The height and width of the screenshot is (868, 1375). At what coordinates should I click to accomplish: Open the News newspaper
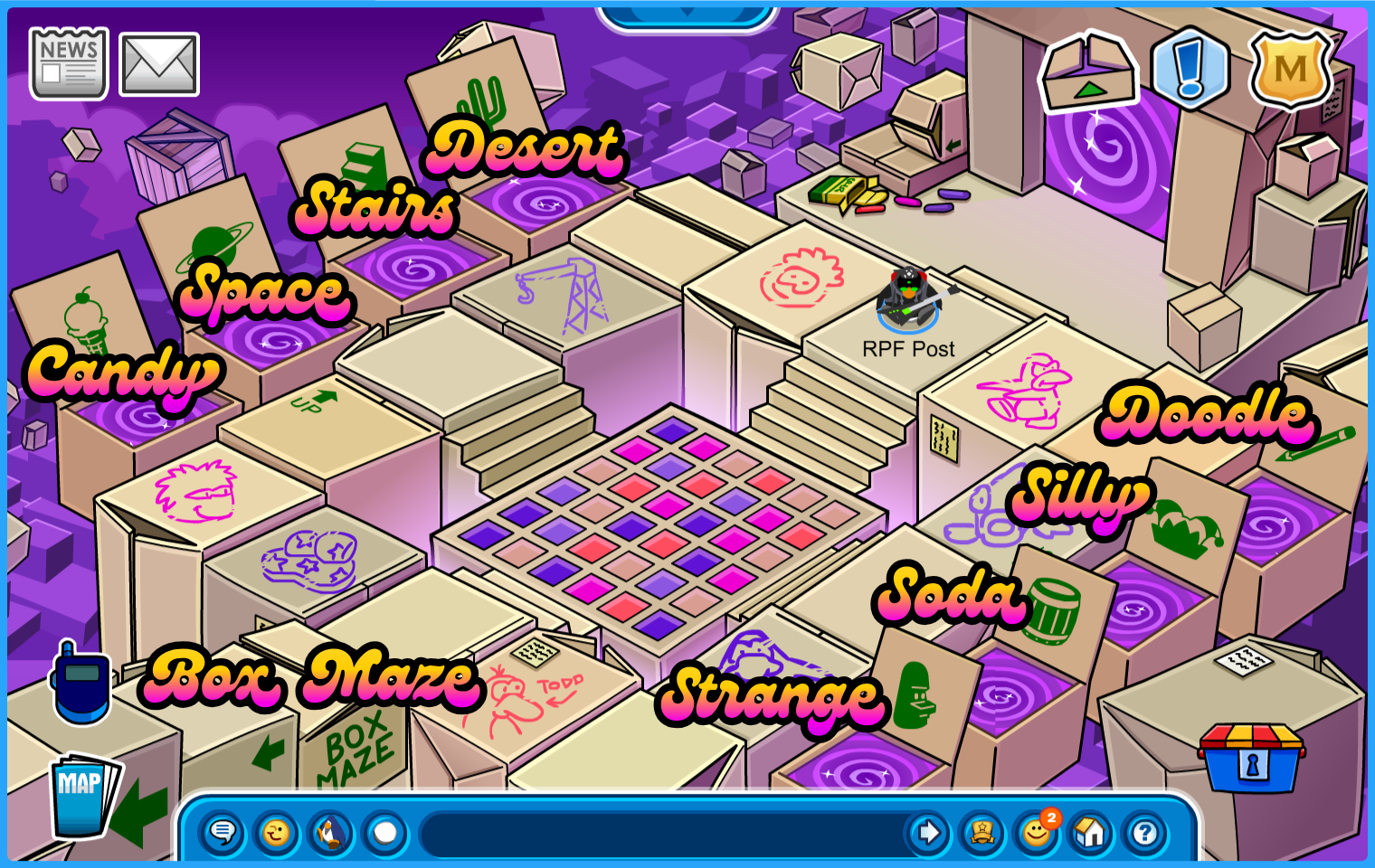tap(69, 63)
